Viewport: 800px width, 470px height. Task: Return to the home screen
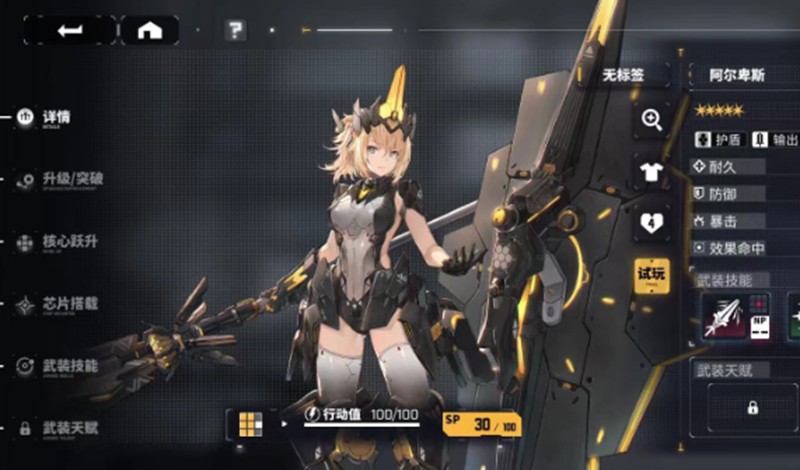(149, 30)
